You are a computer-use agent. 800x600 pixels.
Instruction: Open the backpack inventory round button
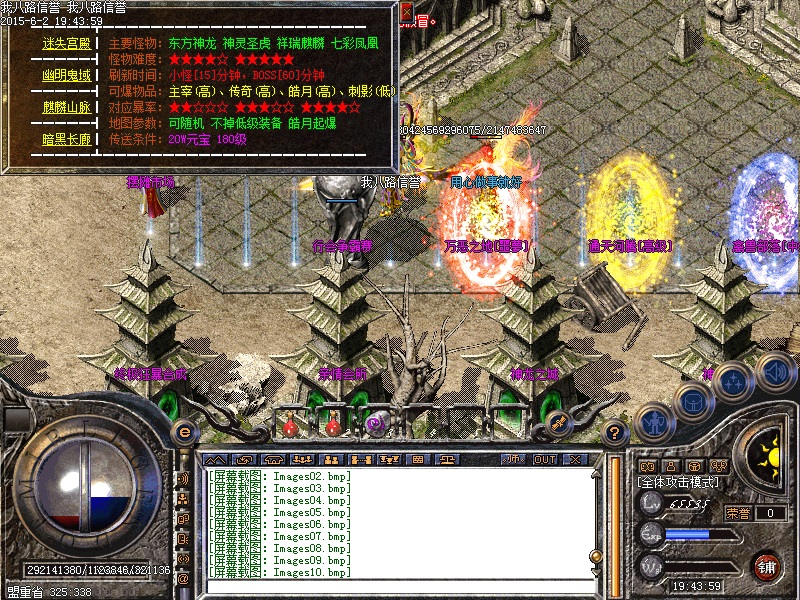692,400
